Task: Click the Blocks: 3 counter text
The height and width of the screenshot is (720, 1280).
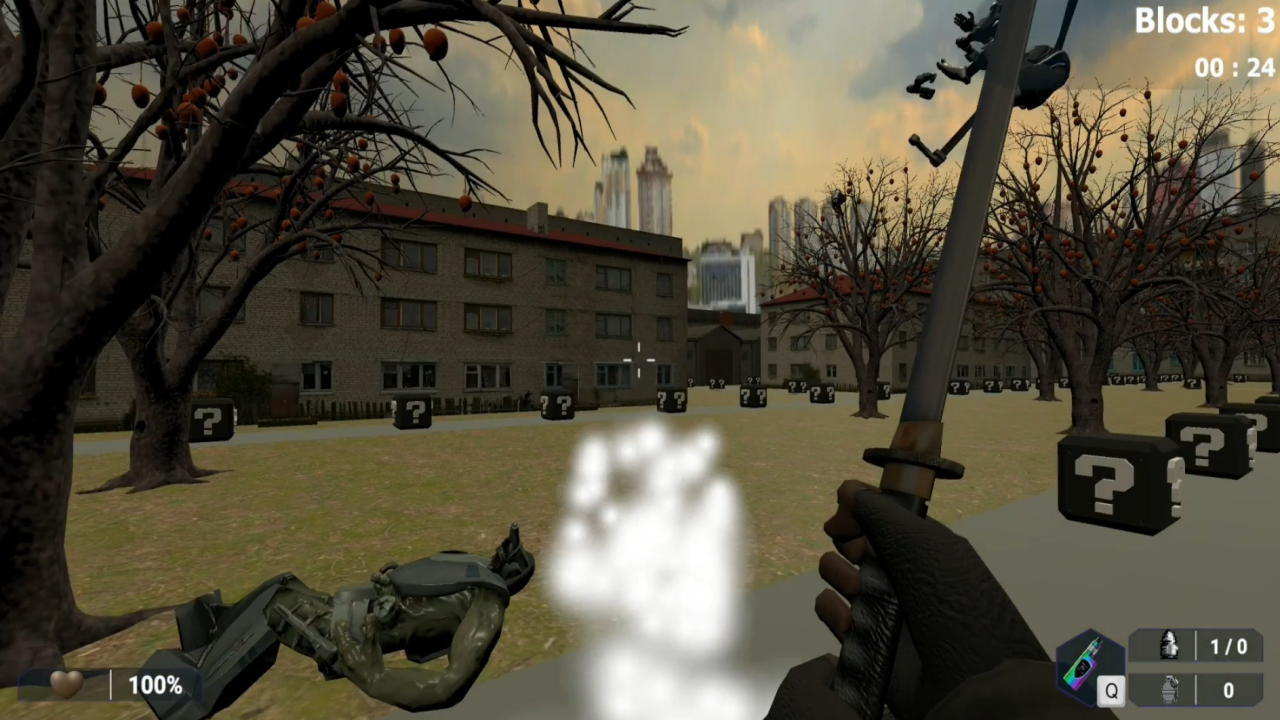Action: coord(1203,21)
